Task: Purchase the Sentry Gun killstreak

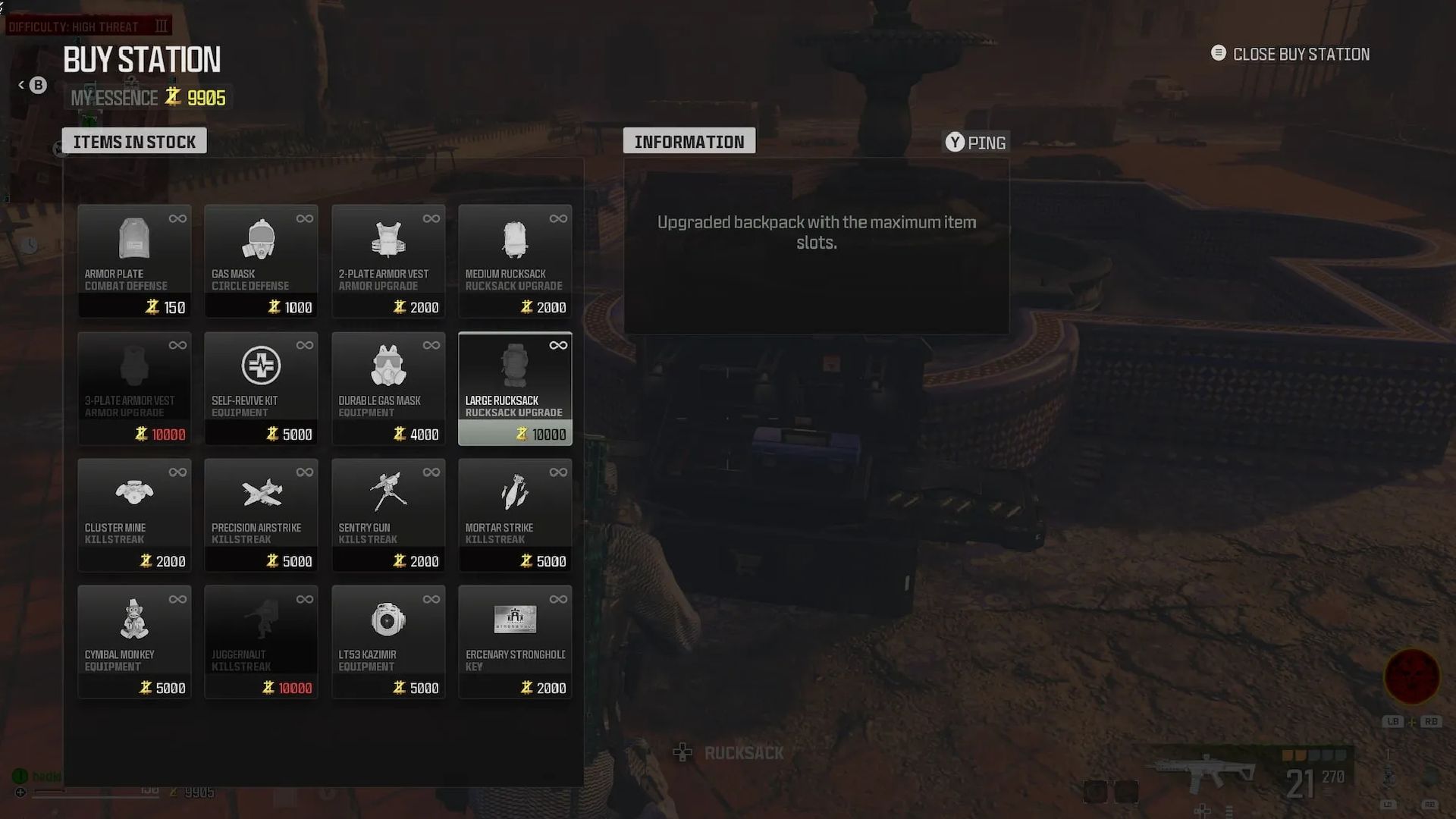Action: (x=388, y=516)
